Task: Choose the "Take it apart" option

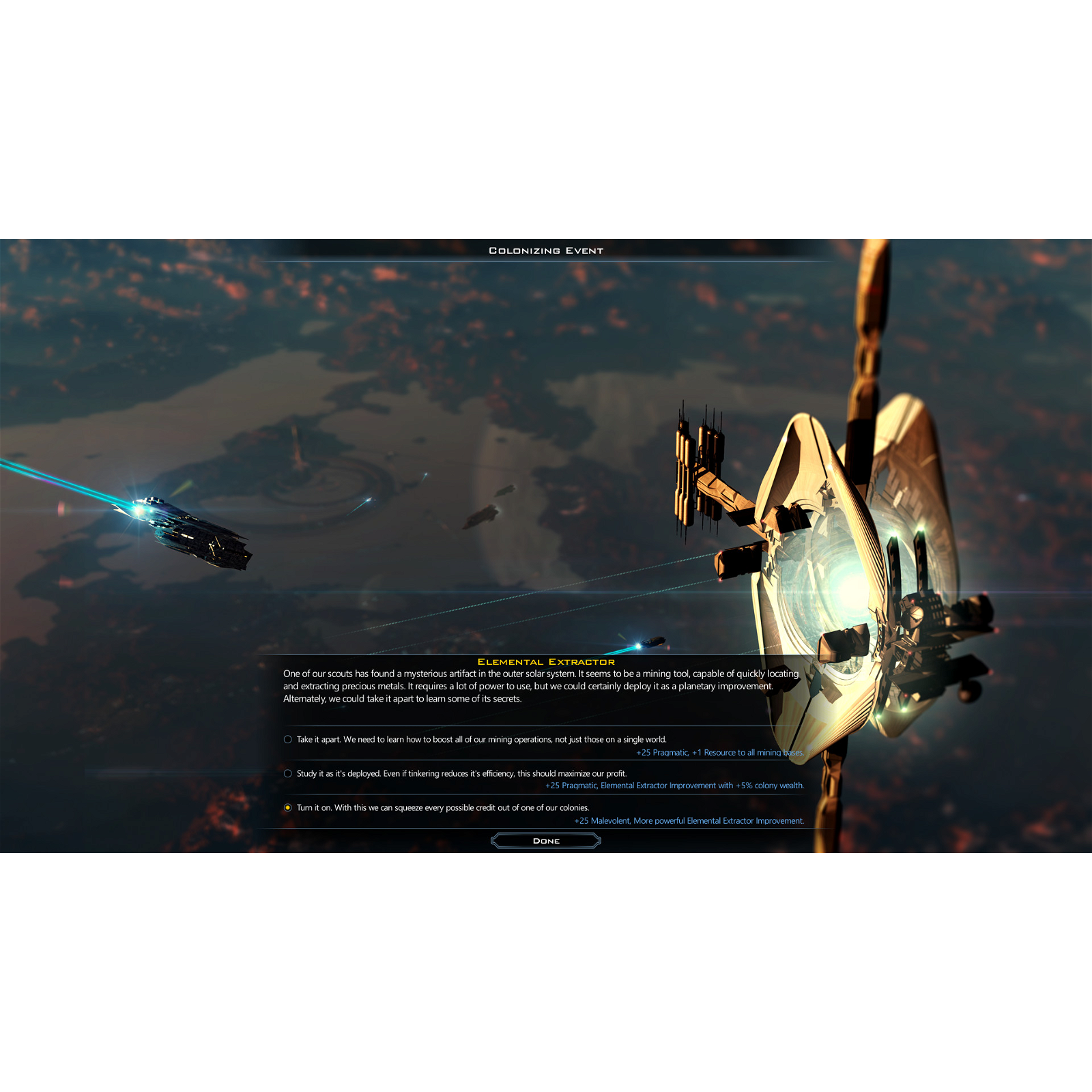Action: [288, 739]
